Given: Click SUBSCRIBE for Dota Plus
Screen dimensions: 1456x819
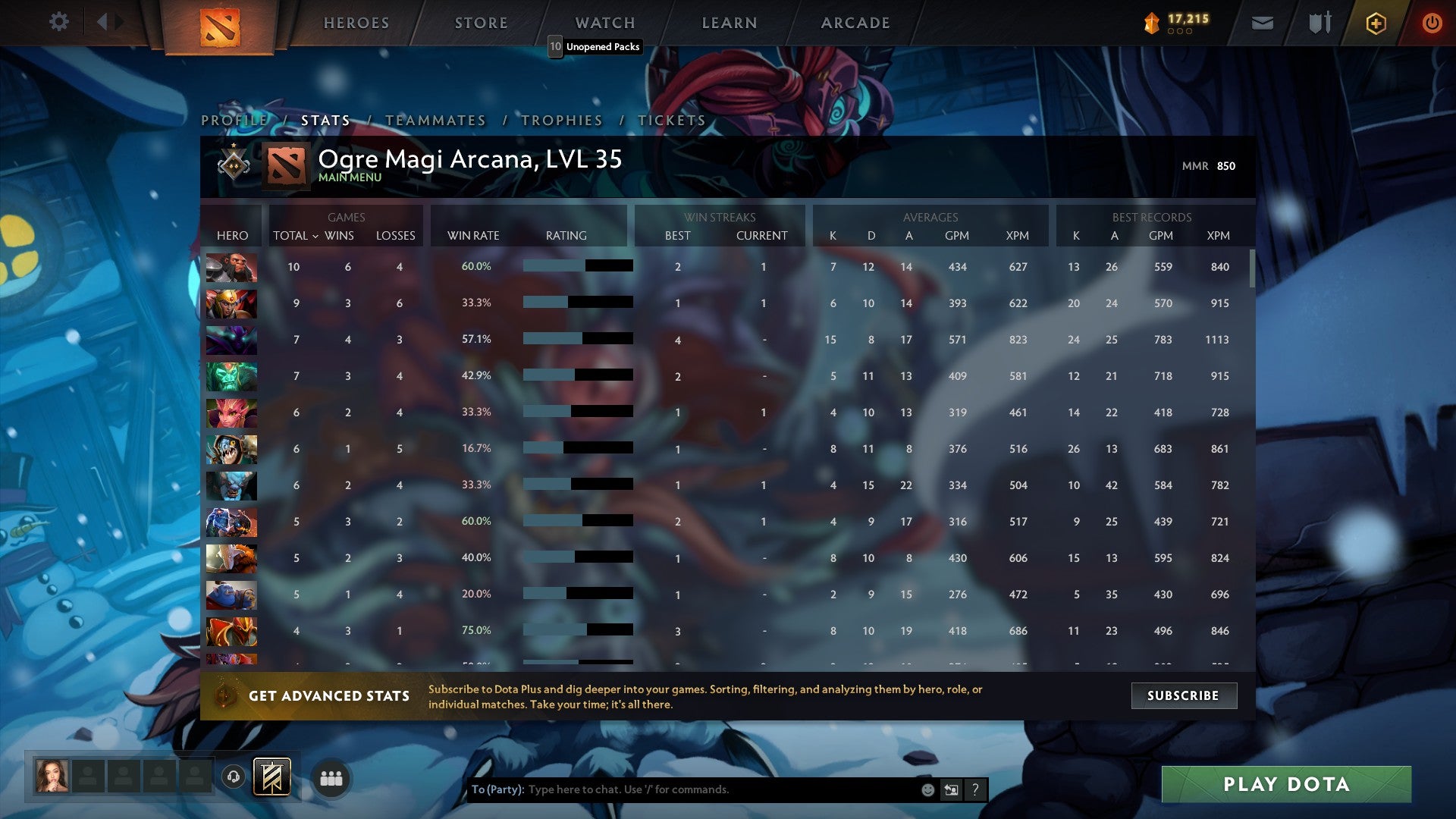Looking at the screenshot, I should (x=1184, y=695).
